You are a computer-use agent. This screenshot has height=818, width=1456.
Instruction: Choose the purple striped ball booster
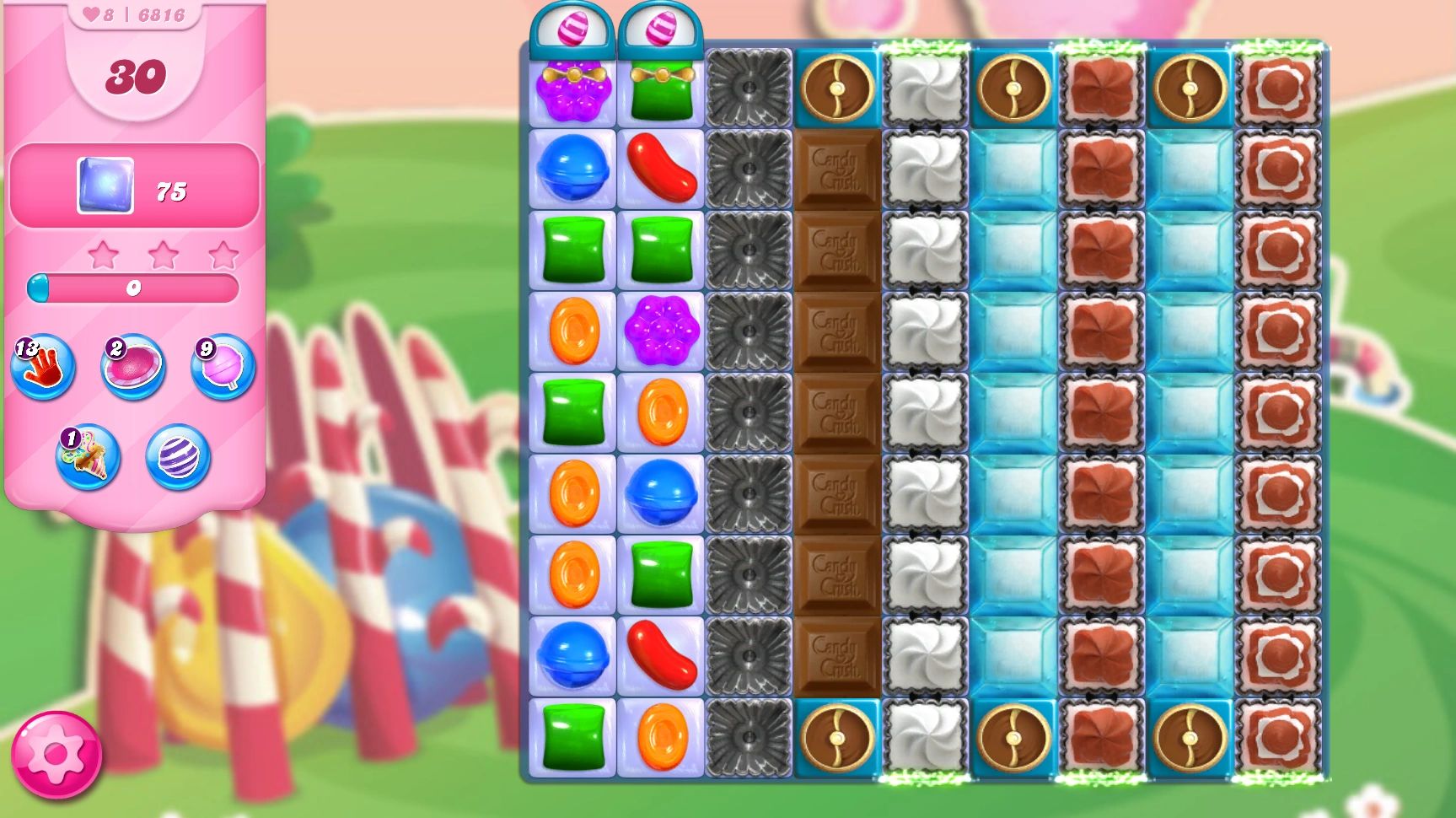click(x=178, y=458)
